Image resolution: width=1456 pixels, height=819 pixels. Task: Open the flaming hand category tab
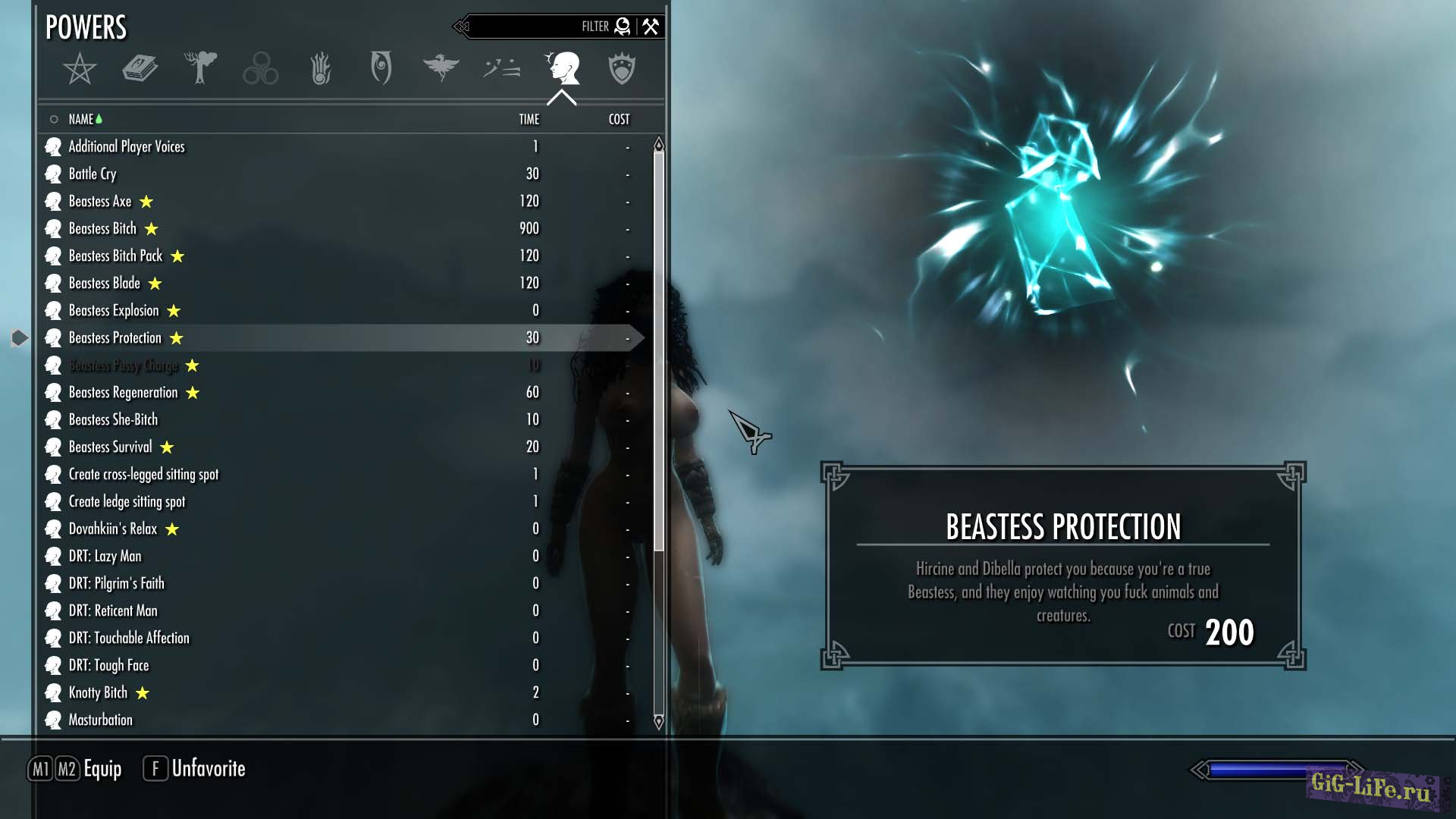point(321,69)
